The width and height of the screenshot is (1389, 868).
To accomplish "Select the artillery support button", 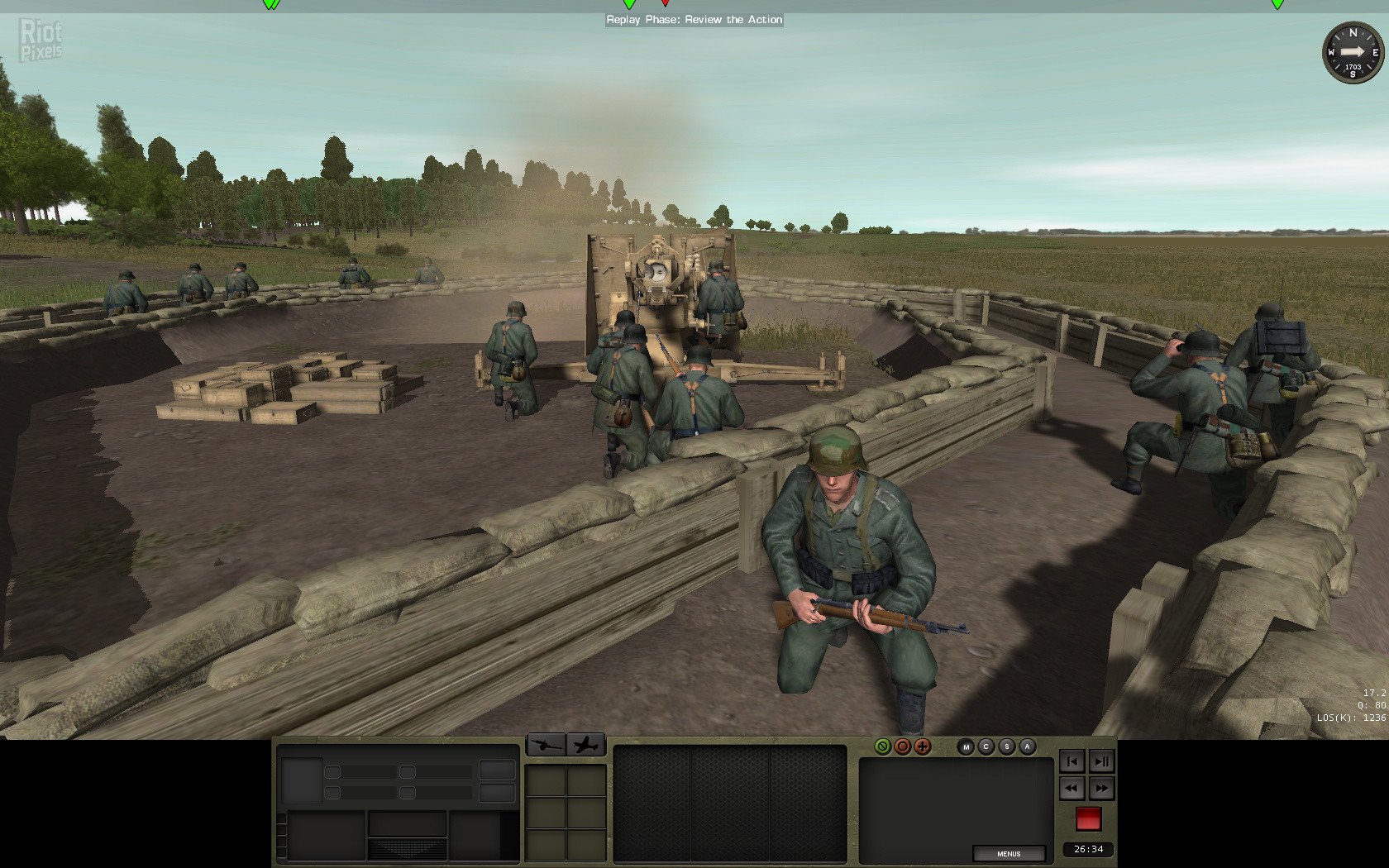I will coord(546,745).
